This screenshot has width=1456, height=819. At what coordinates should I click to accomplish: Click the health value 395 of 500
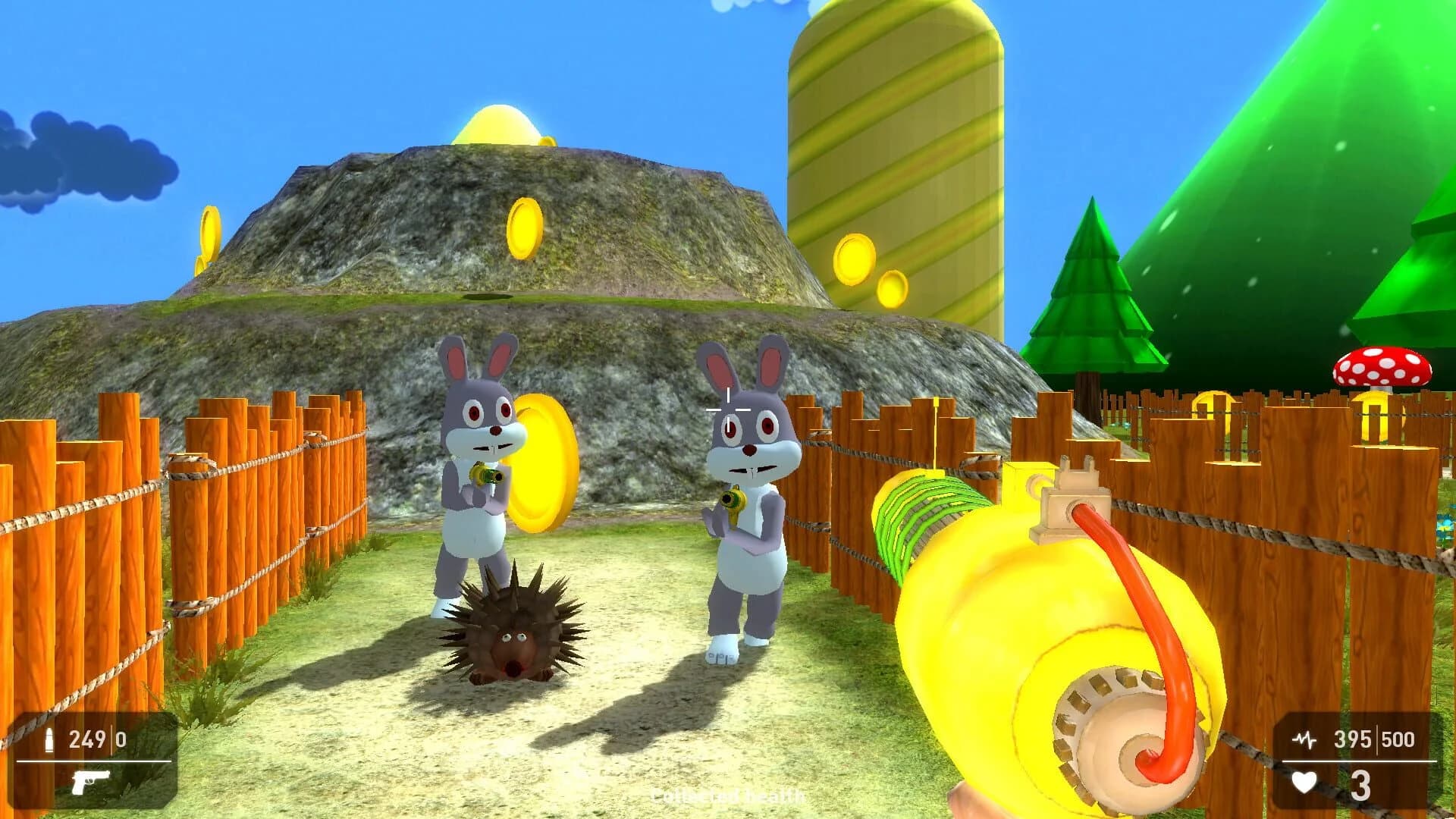(1351, 737)
